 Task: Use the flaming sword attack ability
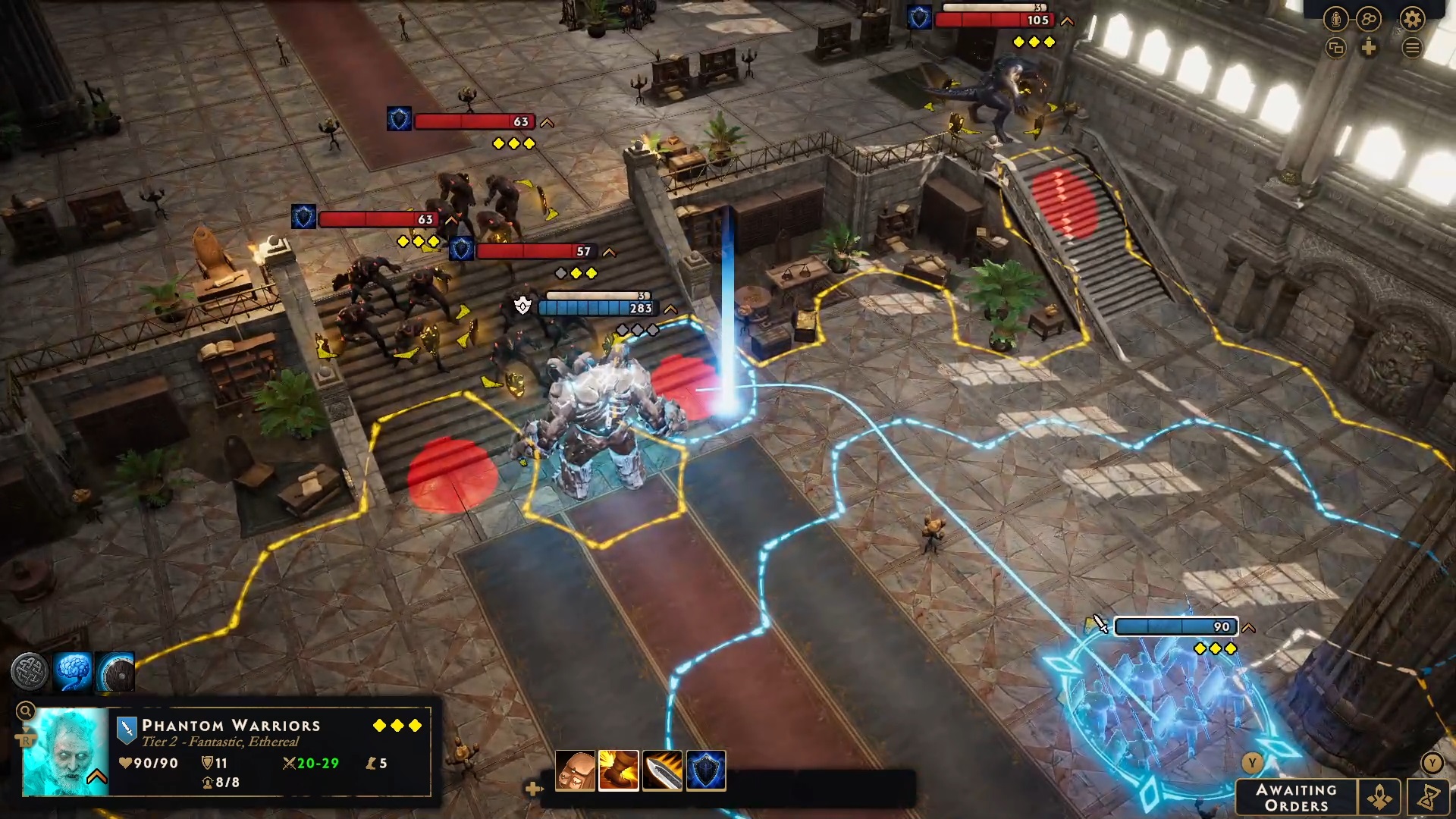click(662, 770)
